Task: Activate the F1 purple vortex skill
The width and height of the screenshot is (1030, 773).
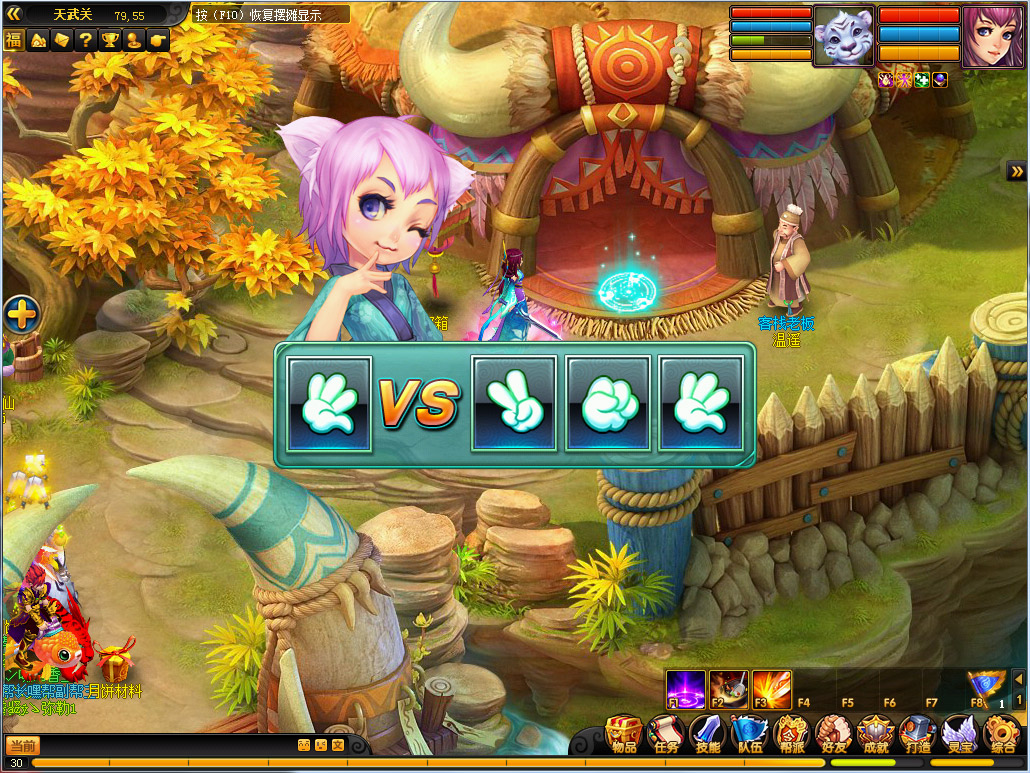Action: point(685,689)
